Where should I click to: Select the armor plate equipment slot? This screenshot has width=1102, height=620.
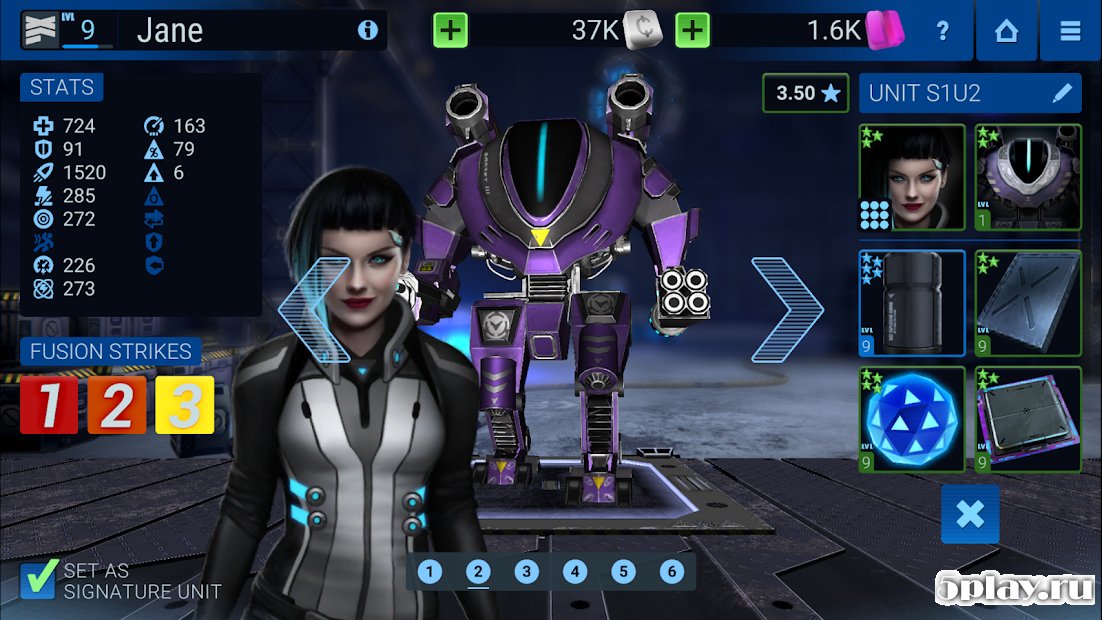point(1028,303)
